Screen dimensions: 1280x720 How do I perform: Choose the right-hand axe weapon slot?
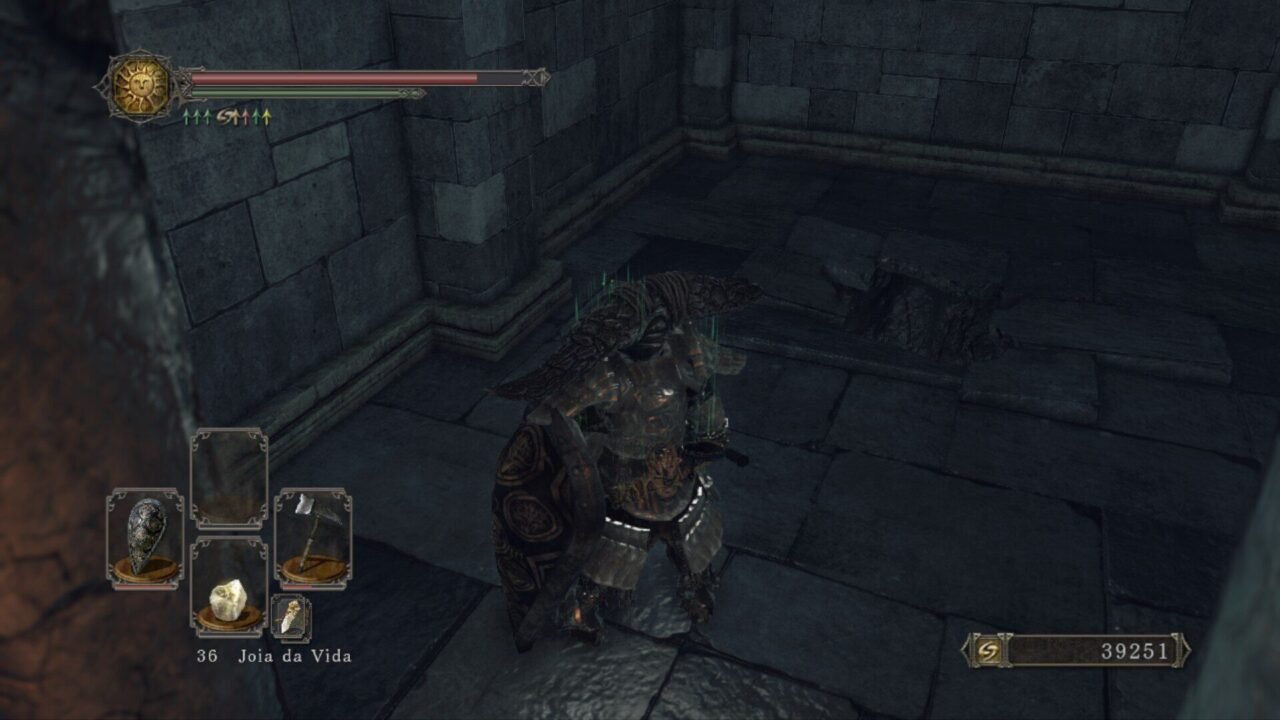[312, 538]
